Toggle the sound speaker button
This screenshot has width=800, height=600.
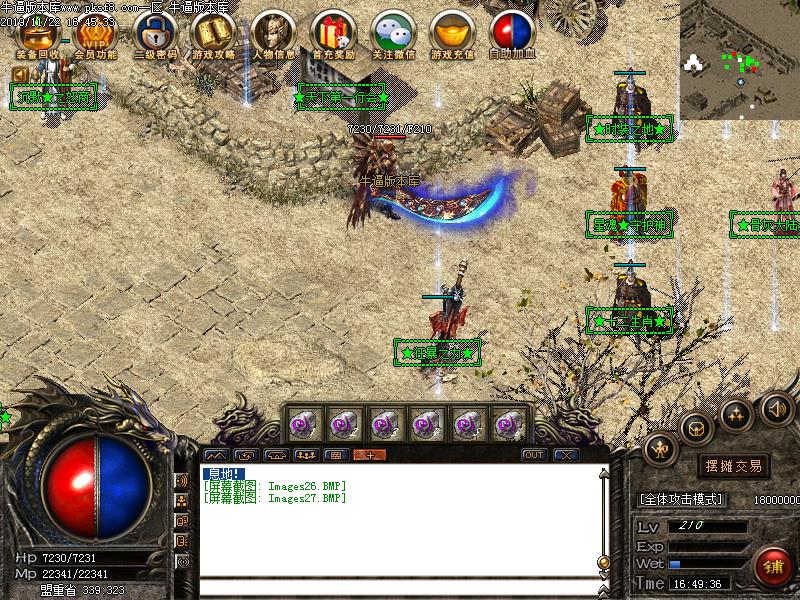click(x=777, y=408)
